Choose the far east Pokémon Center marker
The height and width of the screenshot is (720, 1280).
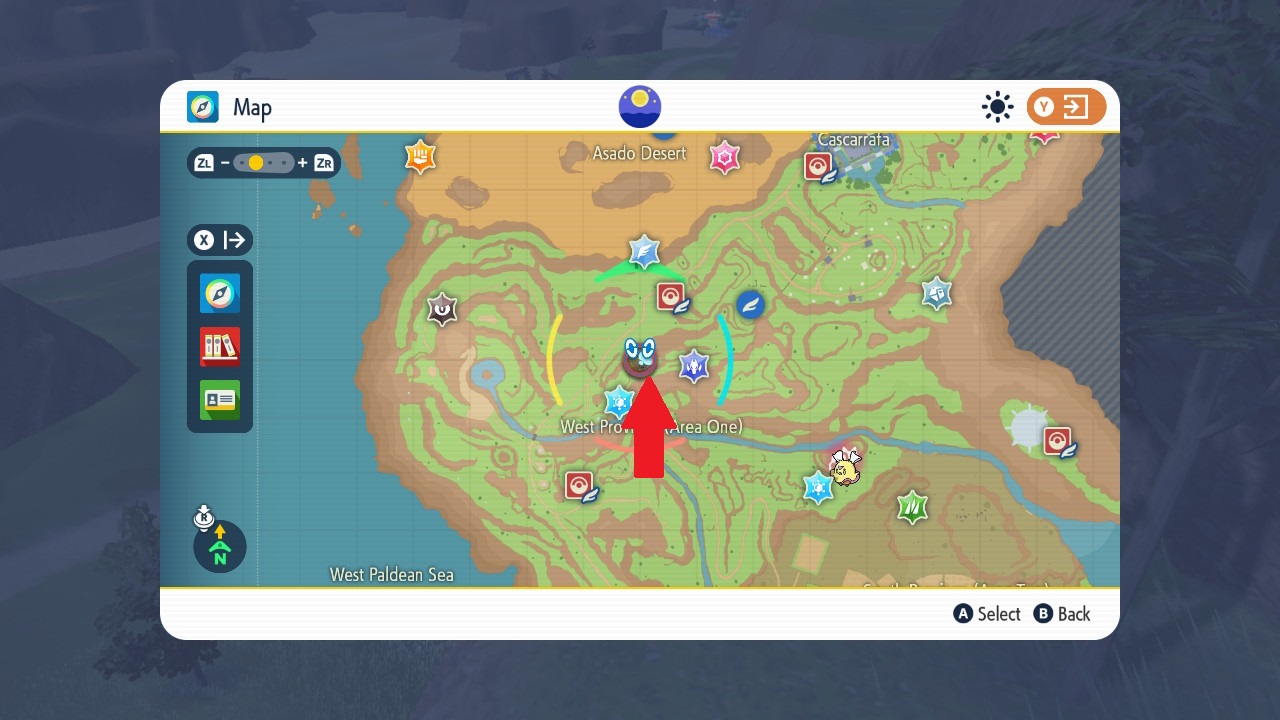tap(1058, 441)
